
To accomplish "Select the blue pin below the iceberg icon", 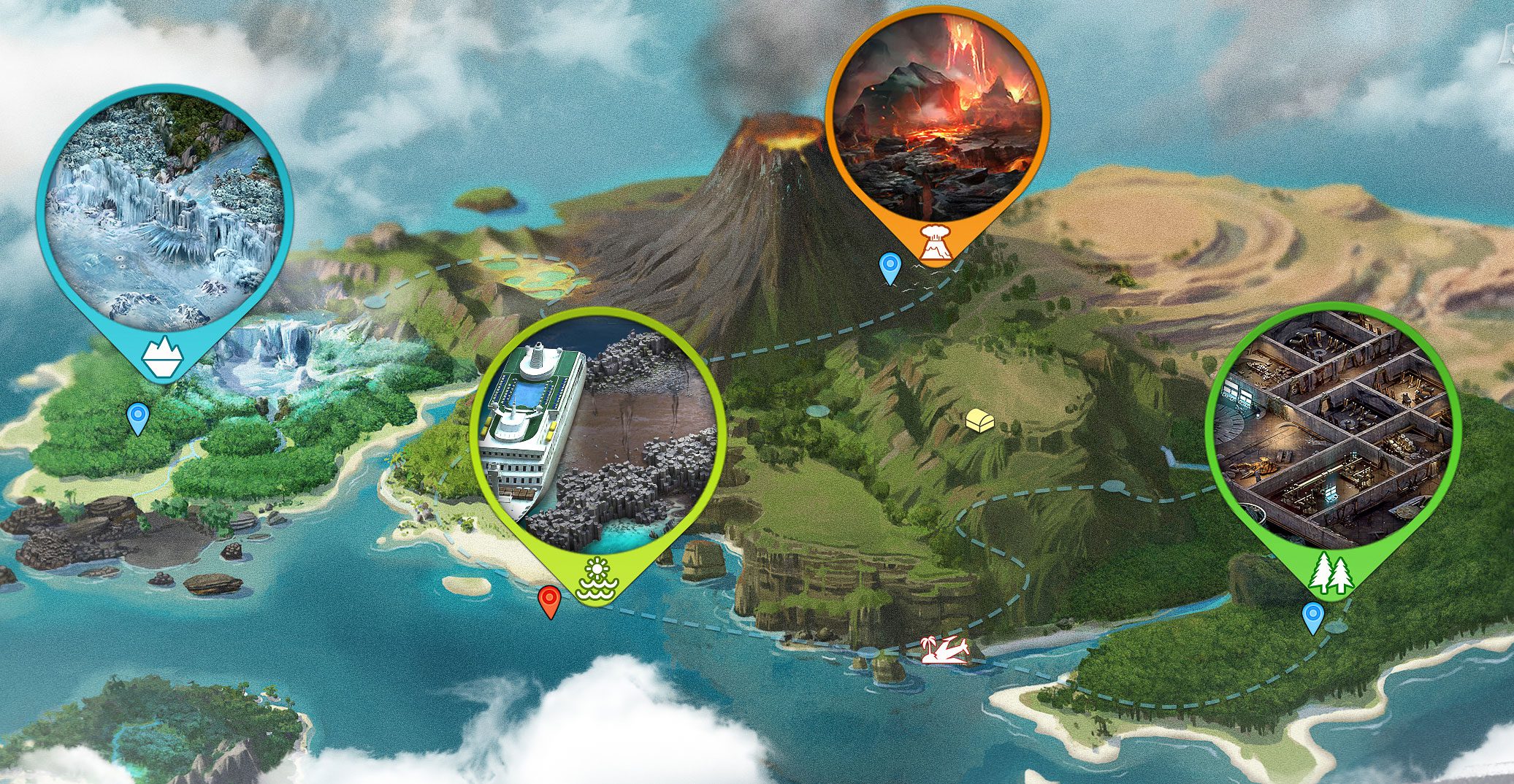I will pyautogui.click(x=137, y=418).
